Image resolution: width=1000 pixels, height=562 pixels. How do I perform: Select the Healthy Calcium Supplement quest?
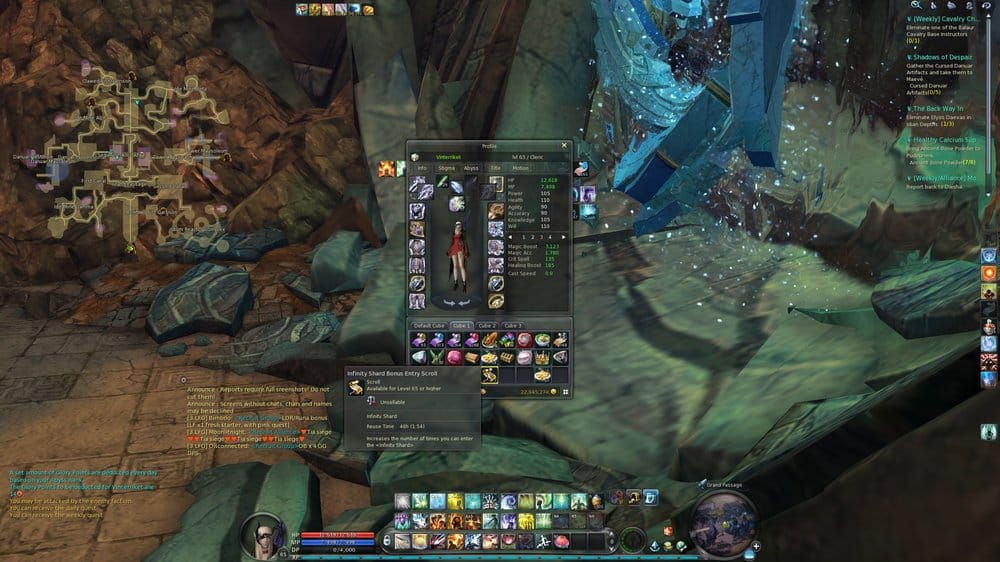coord(945,140)
